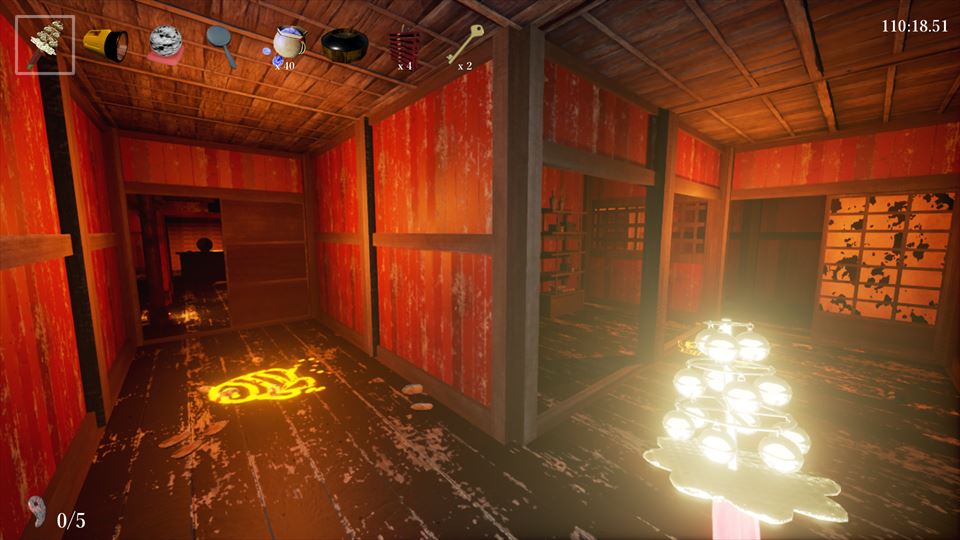Viewport: 960px width, 540px height.
Task: Select the bell wand inventory slot
Action: tap(46, 45)
